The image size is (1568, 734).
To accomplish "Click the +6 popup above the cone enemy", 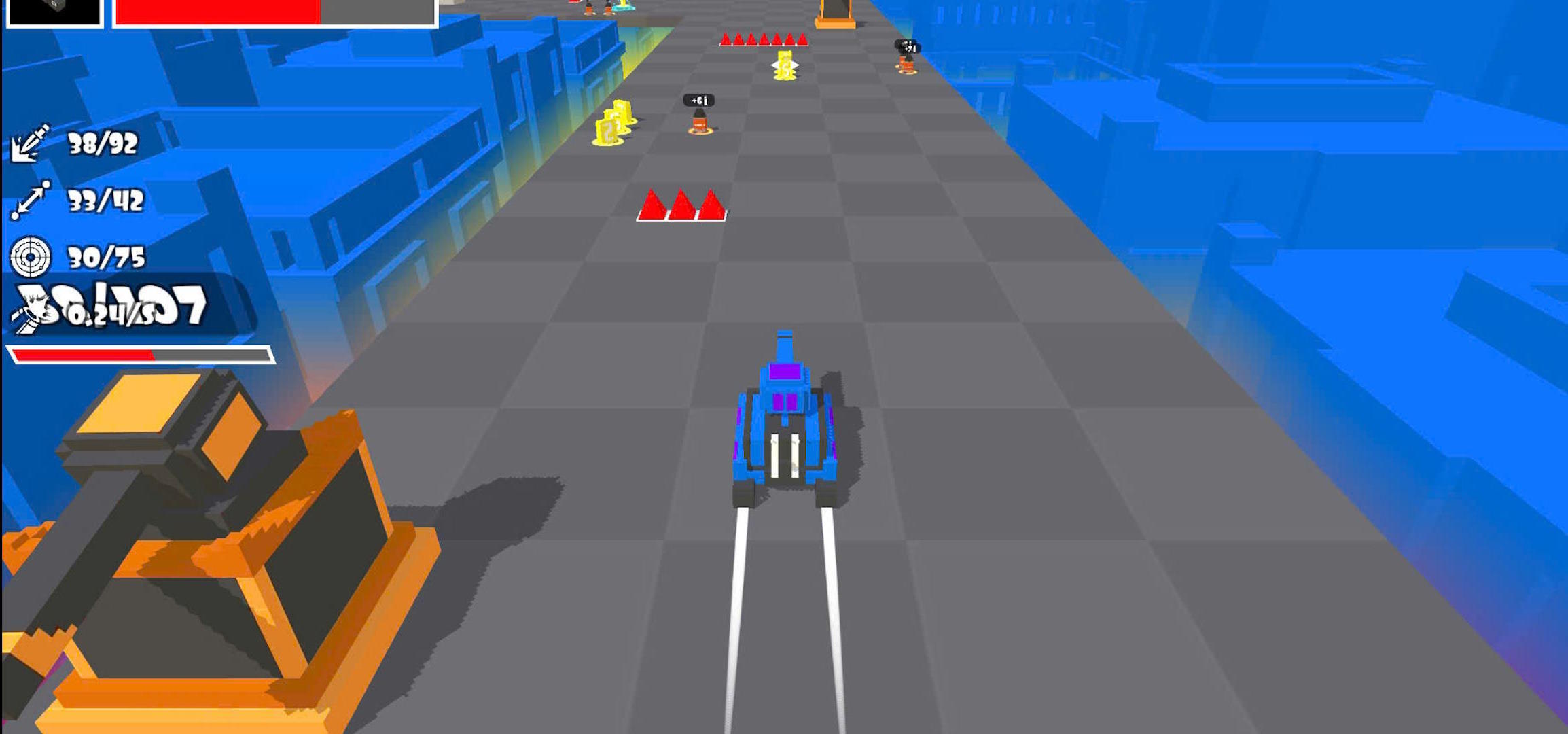I will pyautogui.click(x=698, y=99).
